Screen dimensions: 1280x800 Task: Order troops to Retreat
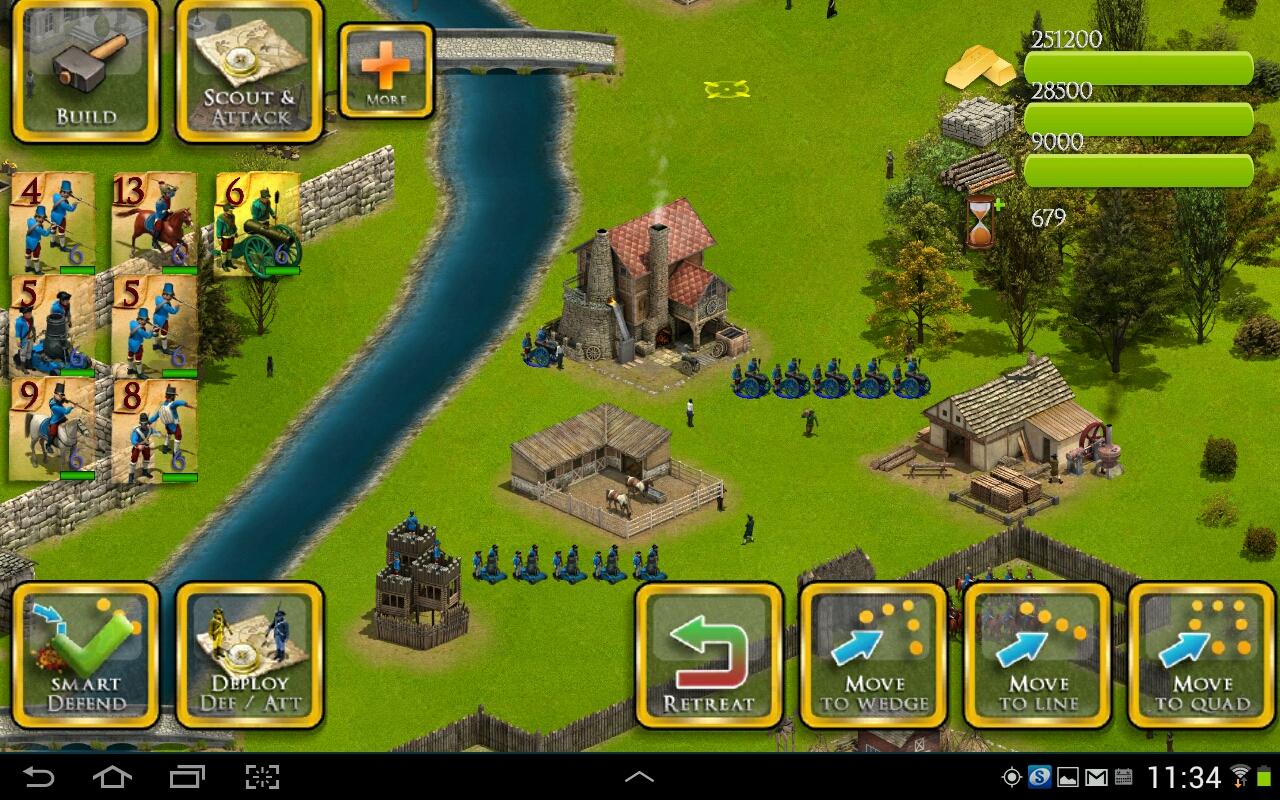[709, 655]
